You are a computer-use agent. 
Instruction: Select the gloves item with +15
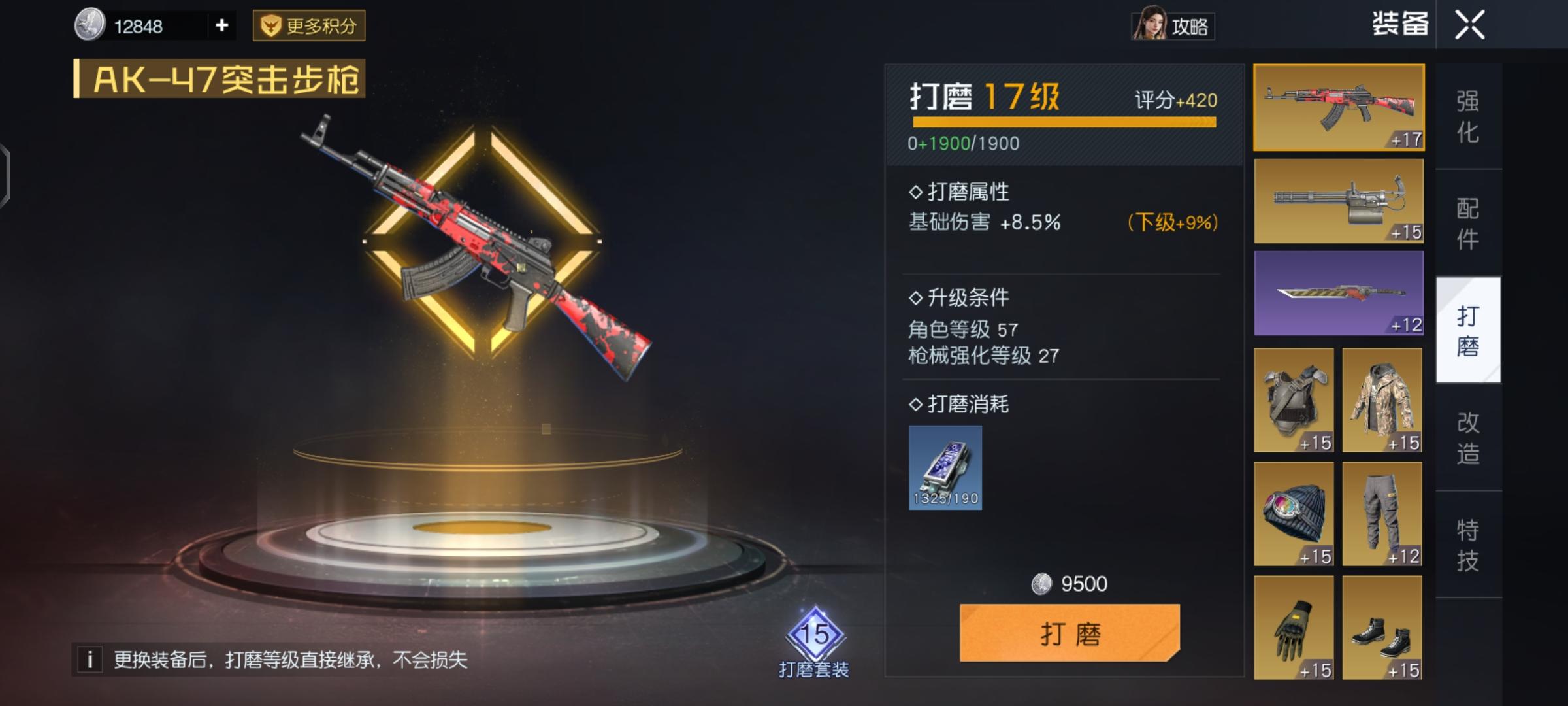(x=1294, y=629)
